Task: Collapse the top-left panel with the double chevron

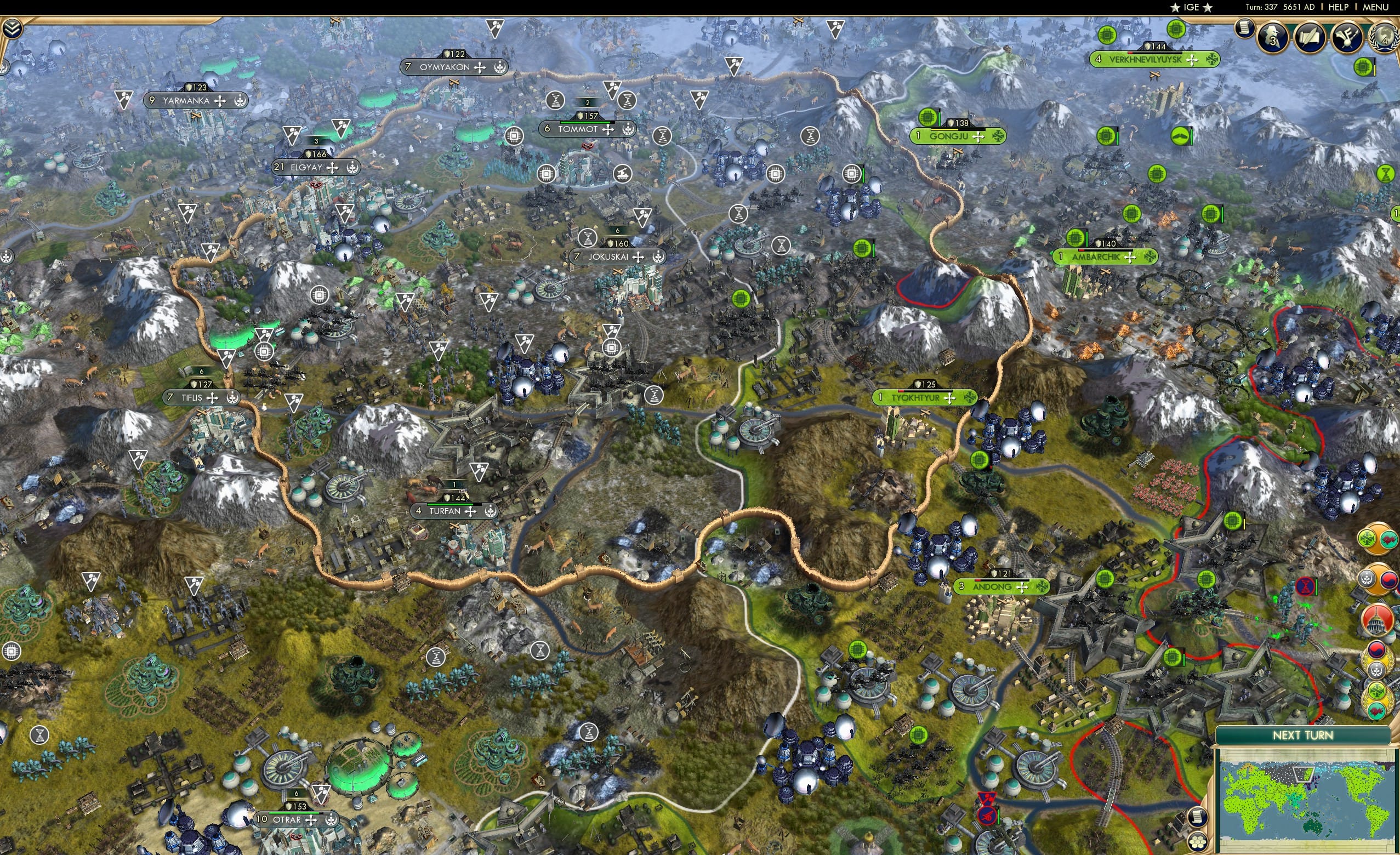Action: [13, 29]
